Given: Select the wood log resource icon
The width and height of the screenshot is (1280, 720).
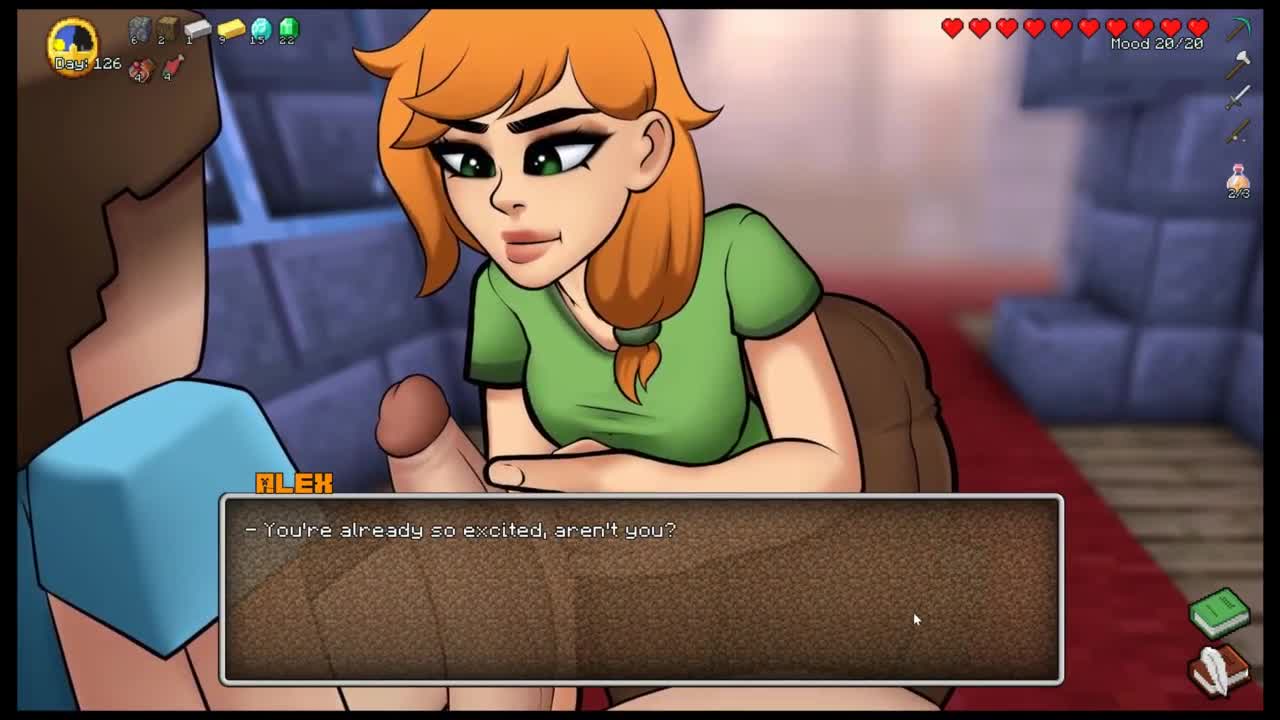Looking at the screenshot, I should [166, 29].
